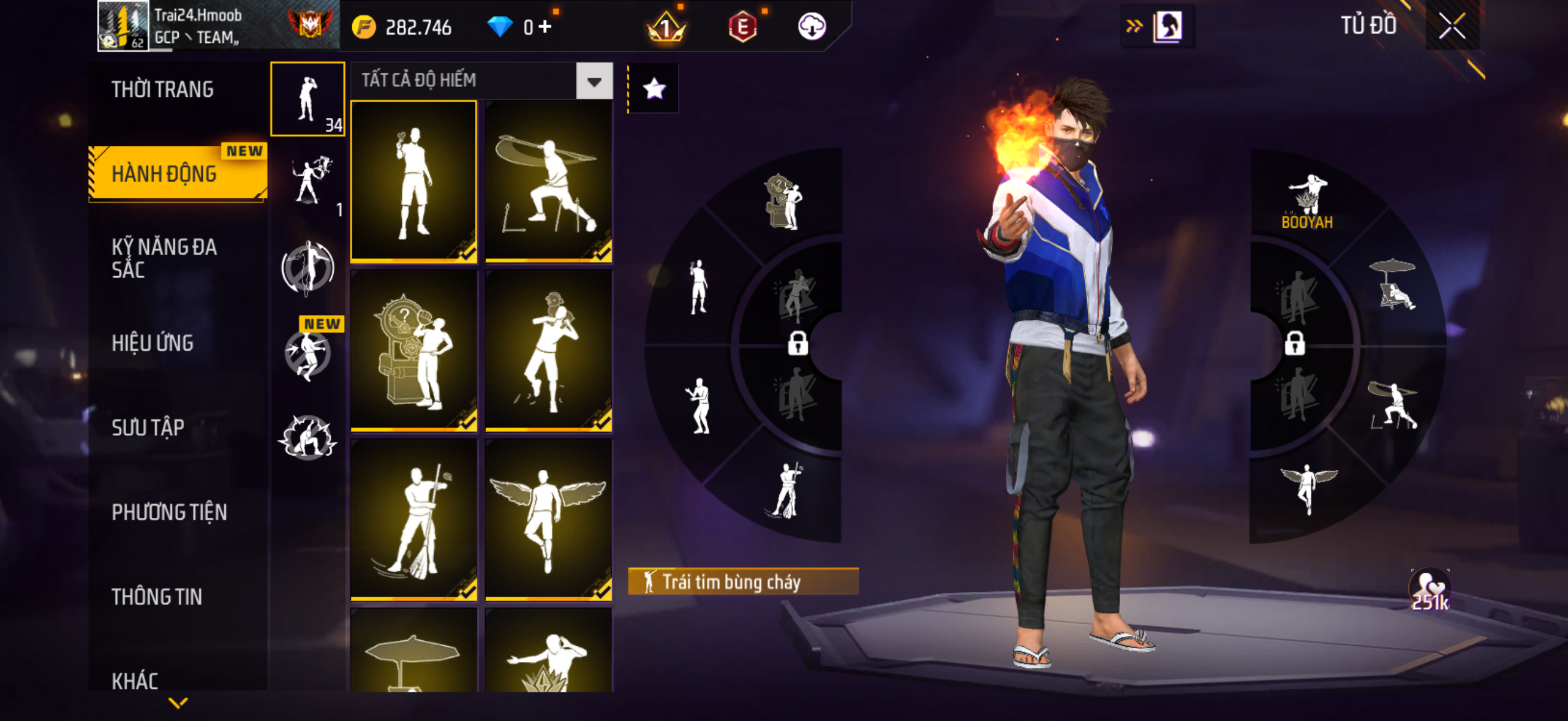Screen dimensions: 1568x721
Task: Toggle the star favorites filter
Action: click(x=654, y=90)
